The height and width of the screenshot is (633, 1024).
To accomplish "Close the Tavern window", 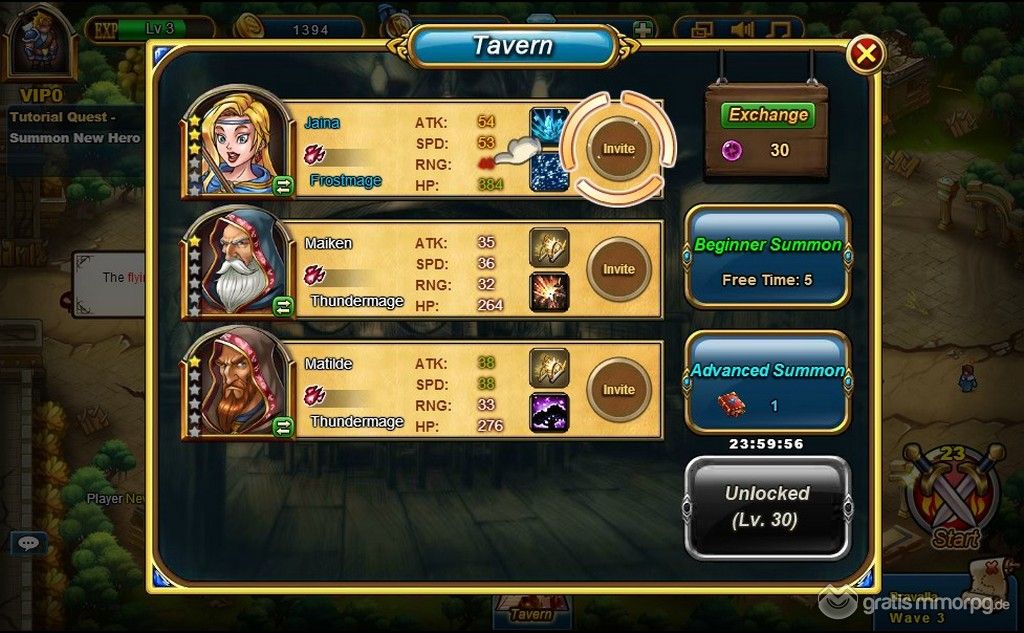I will [x=865, y=54].
